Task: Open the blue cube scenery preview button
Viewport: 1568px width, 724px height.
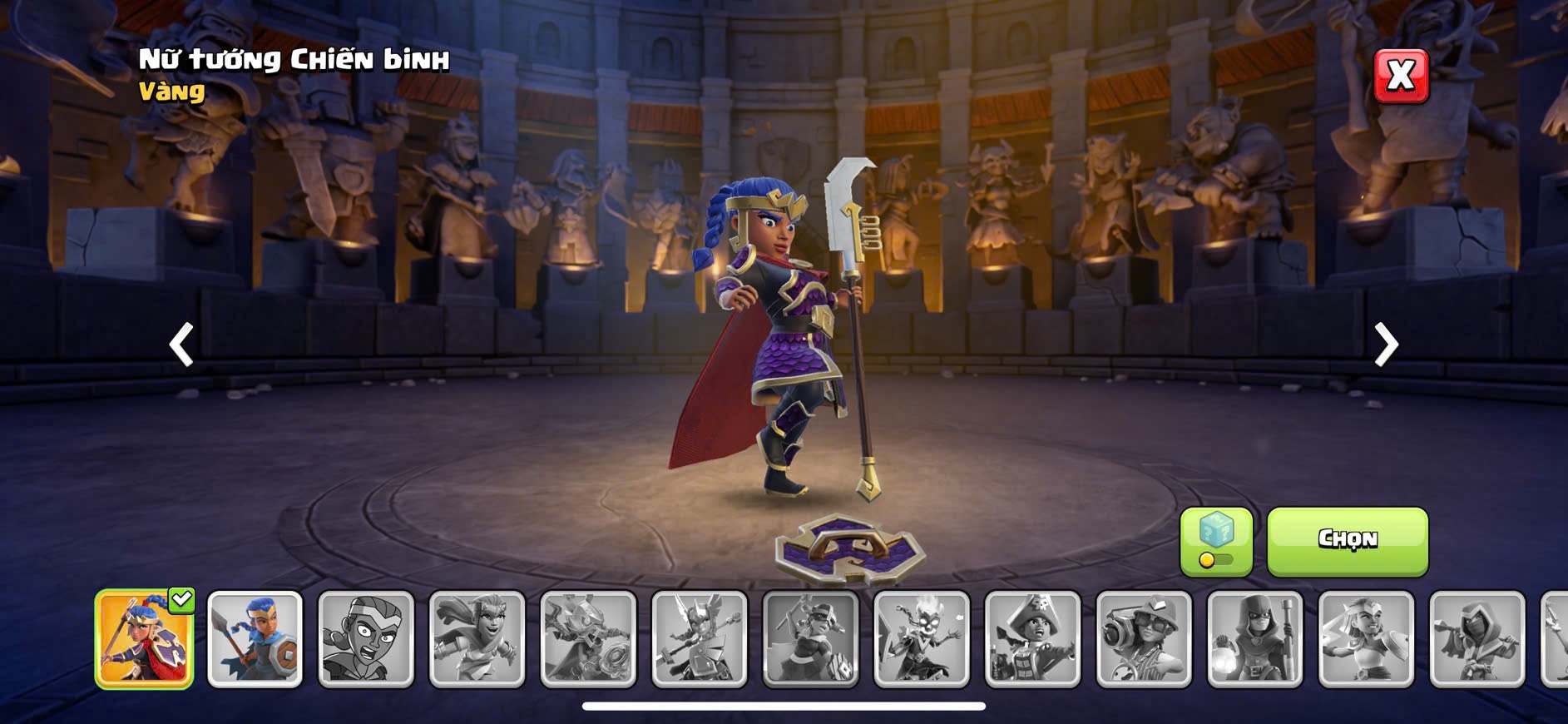Action: (x=1216, y=541)
